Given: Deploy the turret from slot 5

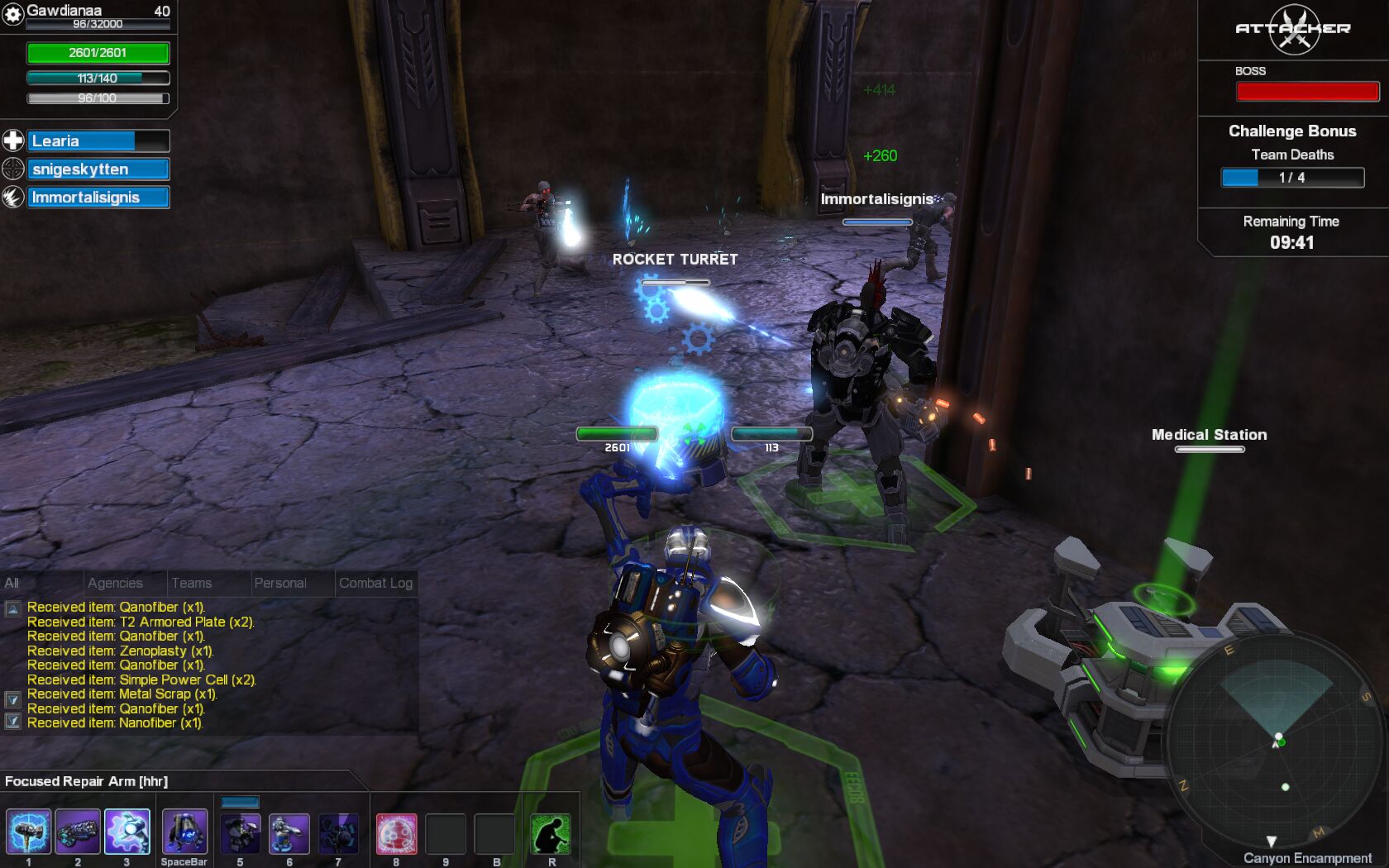Looking at the screenshot, I should coord(241,833).
